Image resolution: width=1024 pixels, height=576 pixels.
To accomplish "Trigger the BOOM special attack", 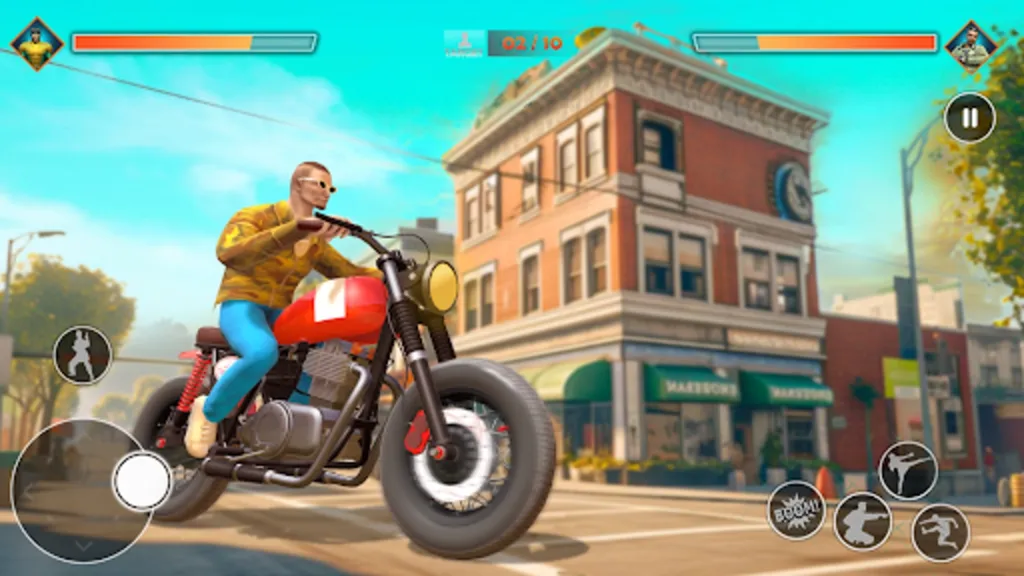I will 796,510.
